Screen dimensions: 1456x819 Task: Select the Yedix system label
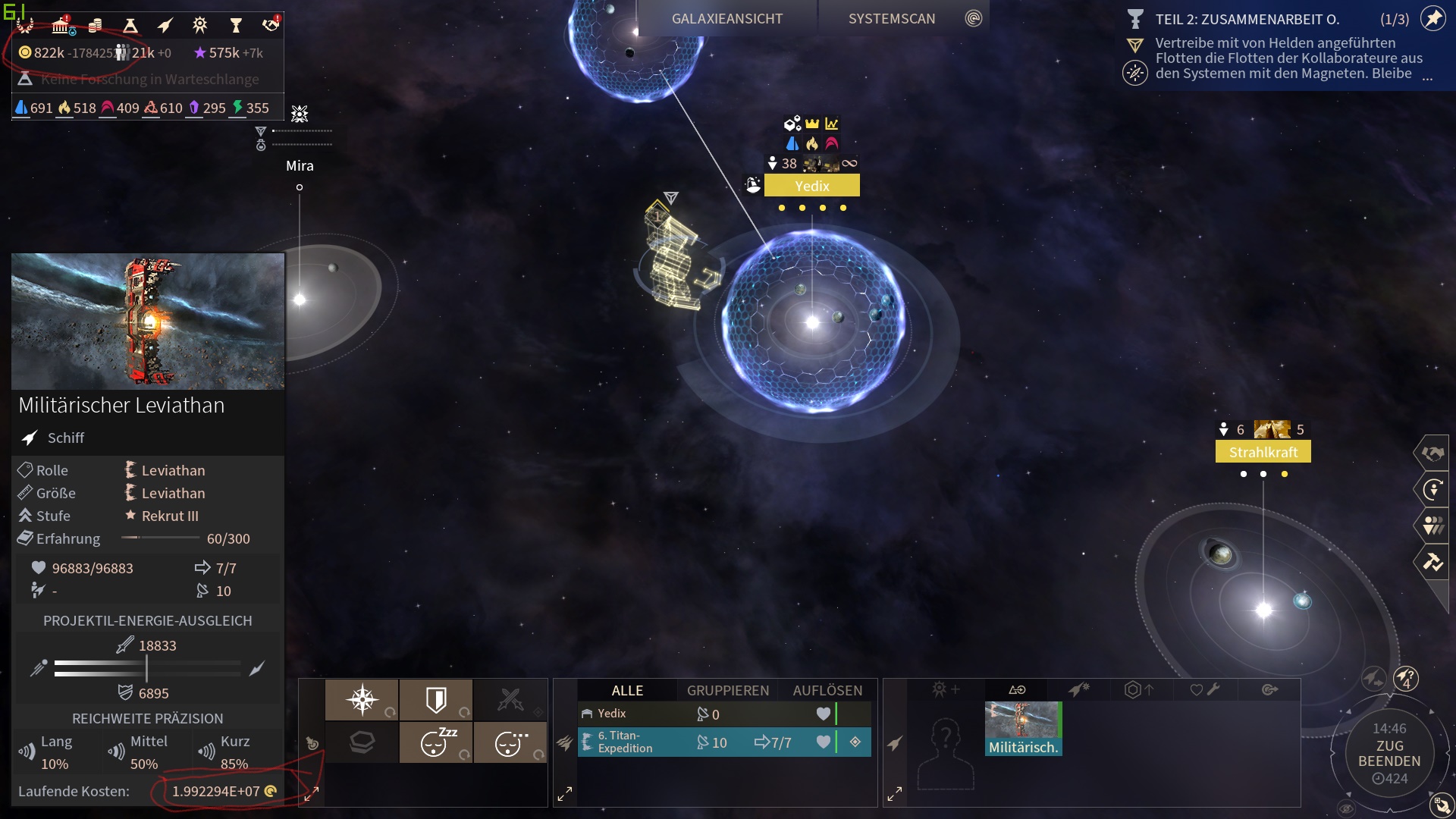click(x=811, y=186)
